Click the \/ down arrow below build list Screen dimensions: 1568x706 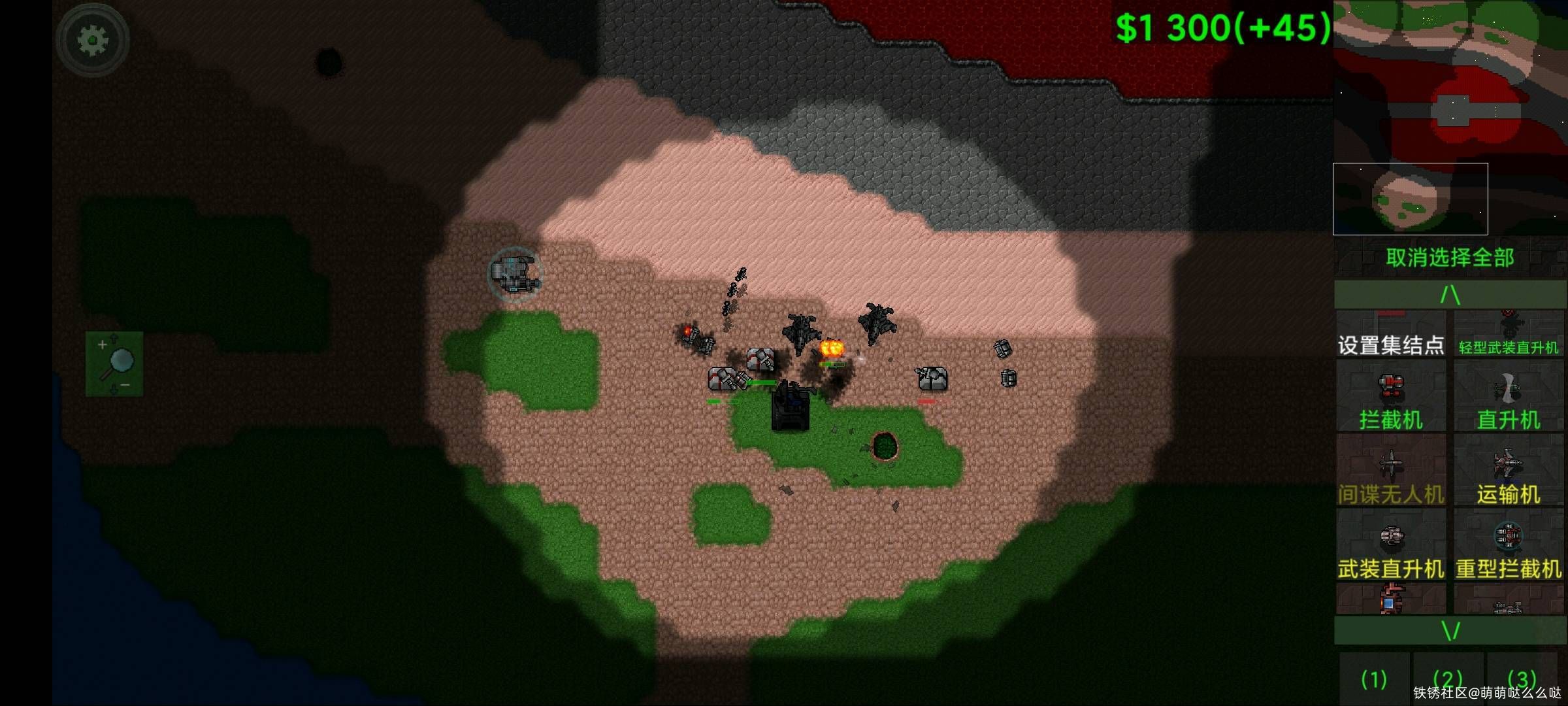click(x=1450, y=631)
